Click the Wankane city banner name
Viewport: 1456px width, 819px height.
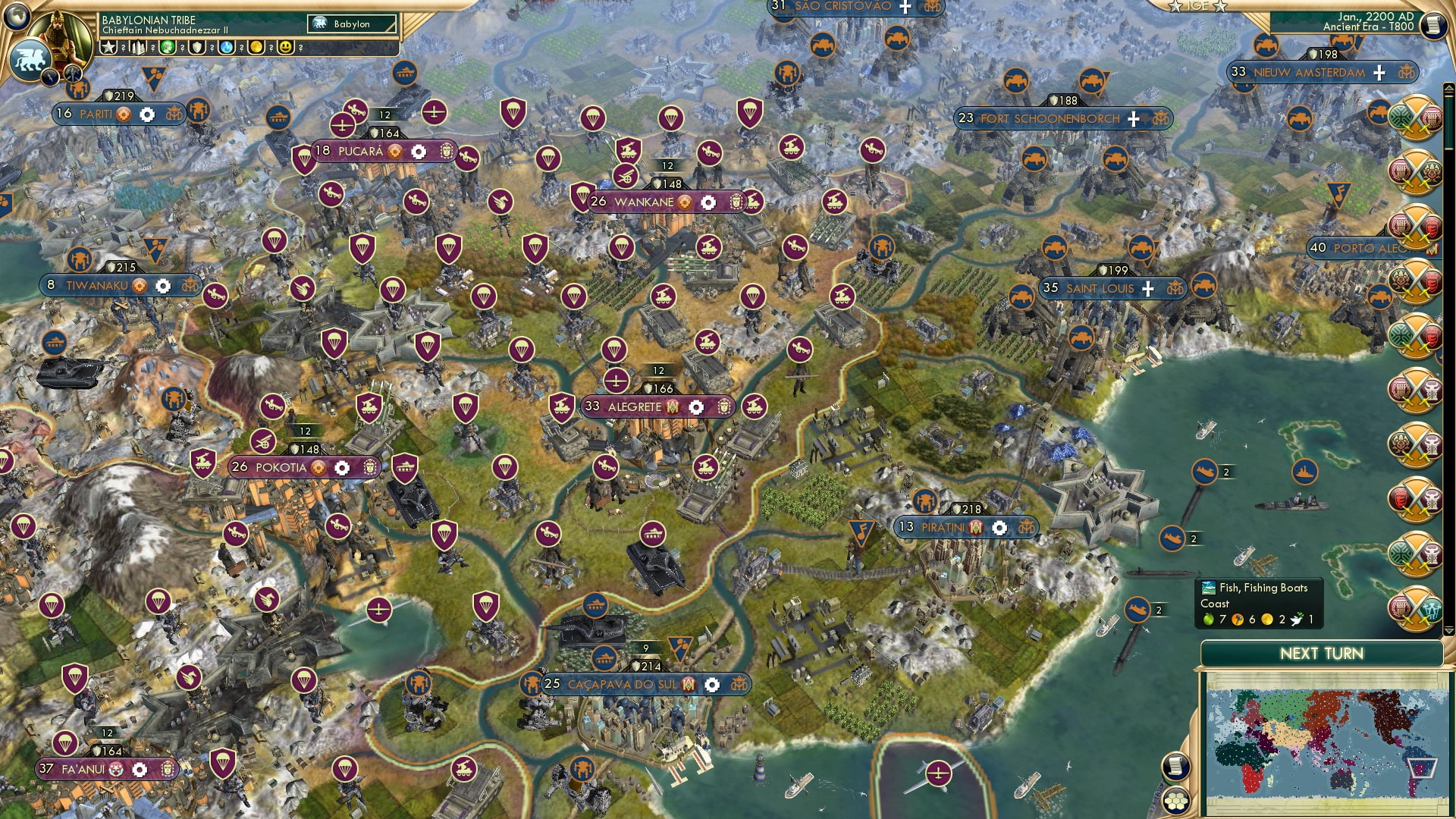click(645, 202)
